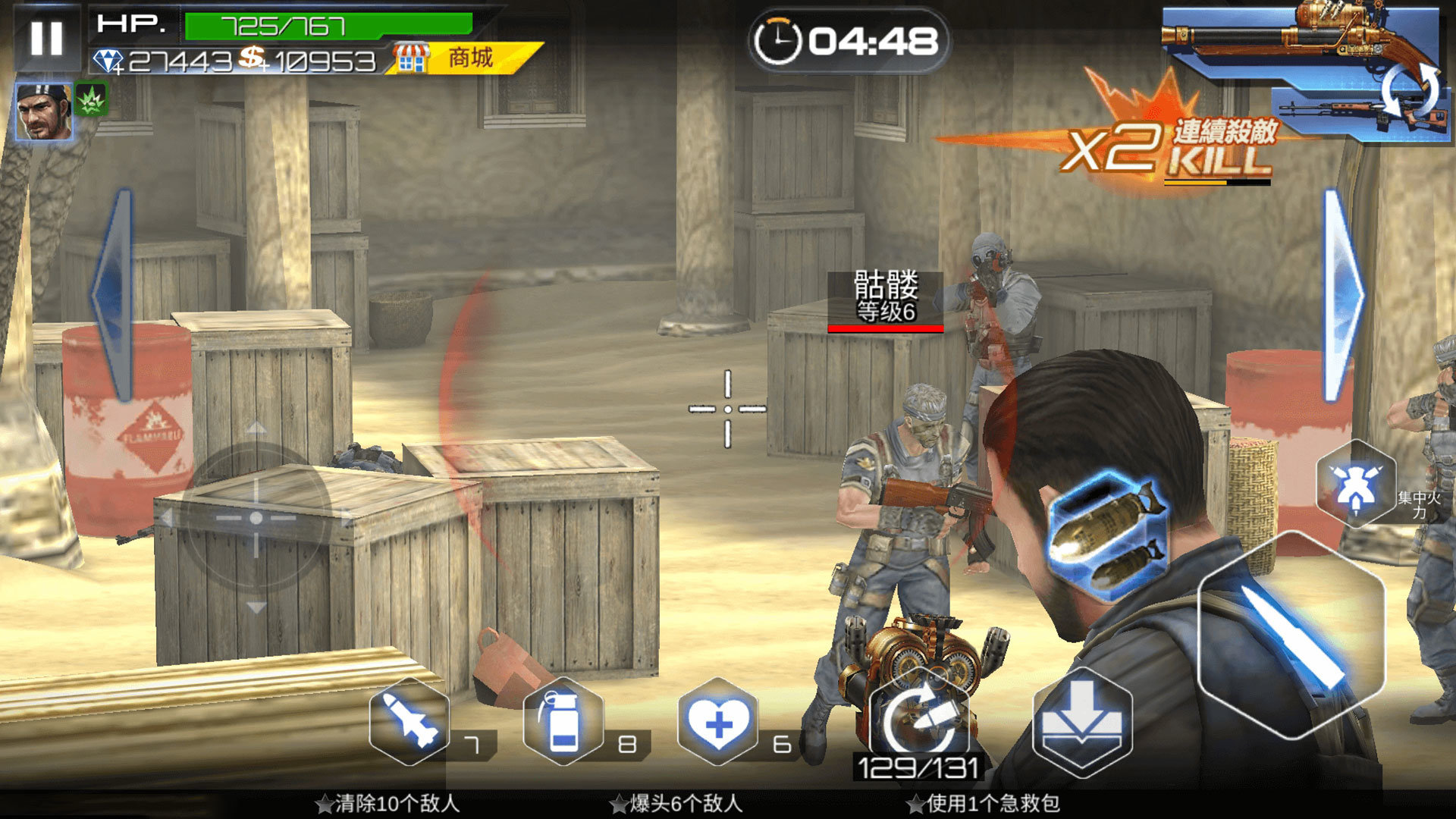
Task: Open your character portrait in the top left
Action: [x=43, y=112]
